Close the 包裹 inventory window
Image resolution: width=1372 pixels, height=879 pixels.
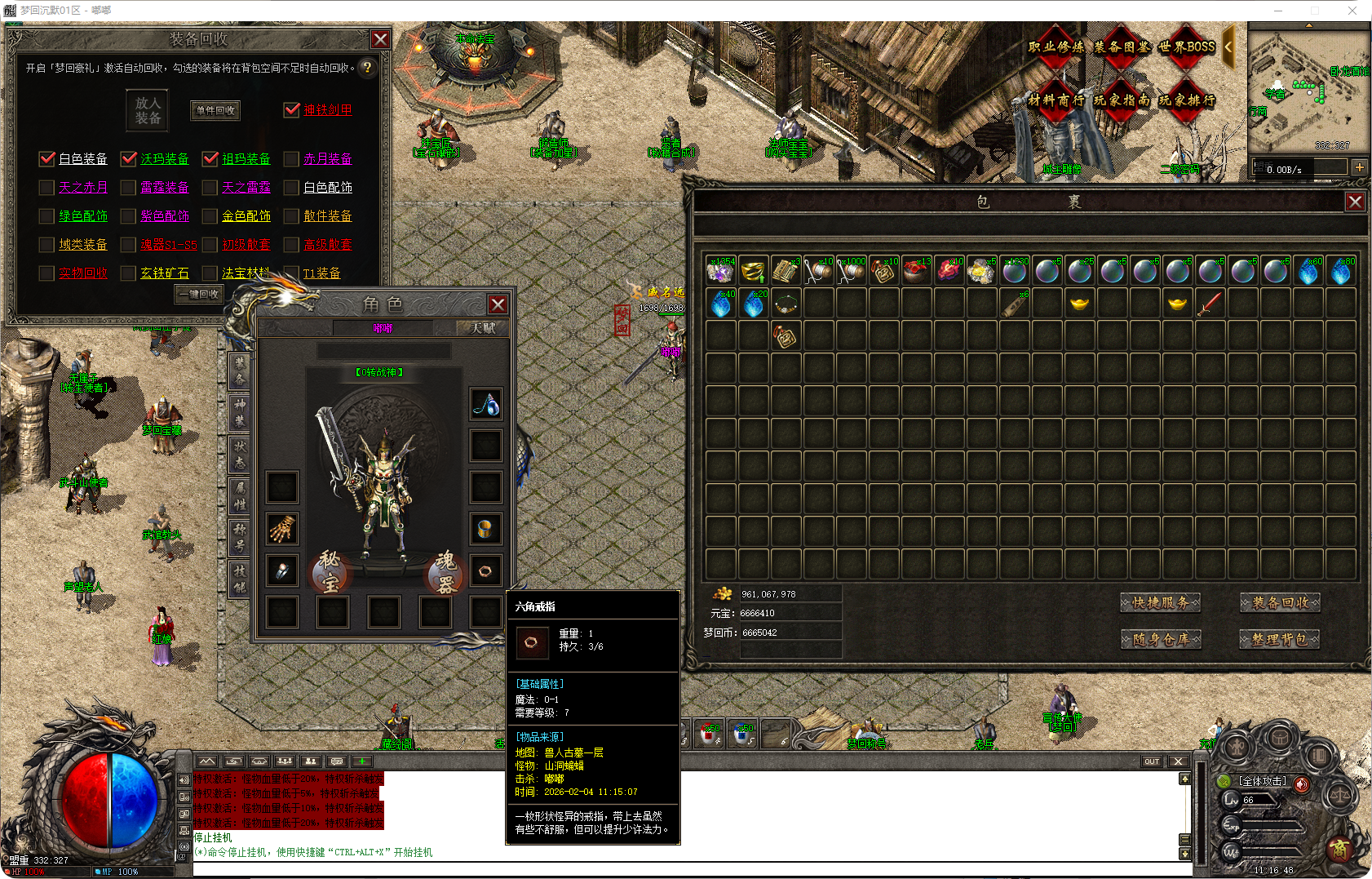coord(1355,202)
